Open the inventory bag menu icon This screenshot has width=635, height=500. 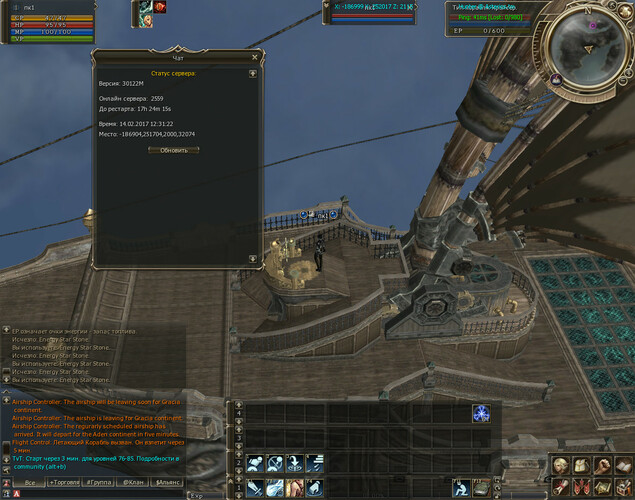(581, 465)
